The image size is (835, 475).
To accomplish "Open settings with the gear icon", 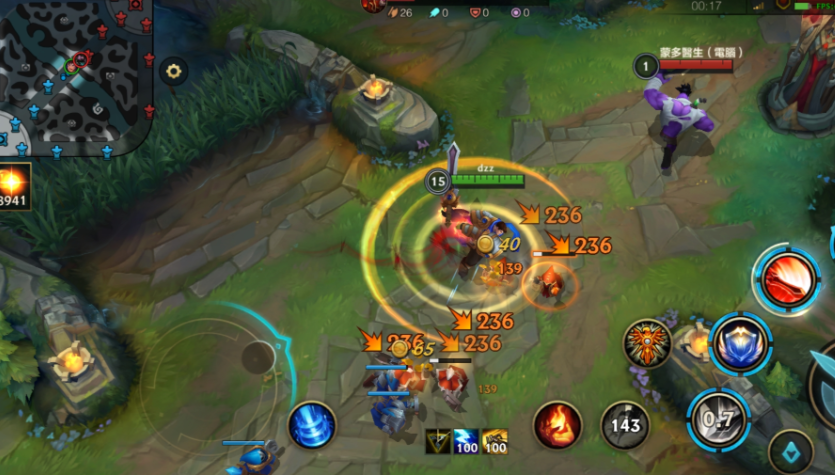I will (x=174, y=71).
